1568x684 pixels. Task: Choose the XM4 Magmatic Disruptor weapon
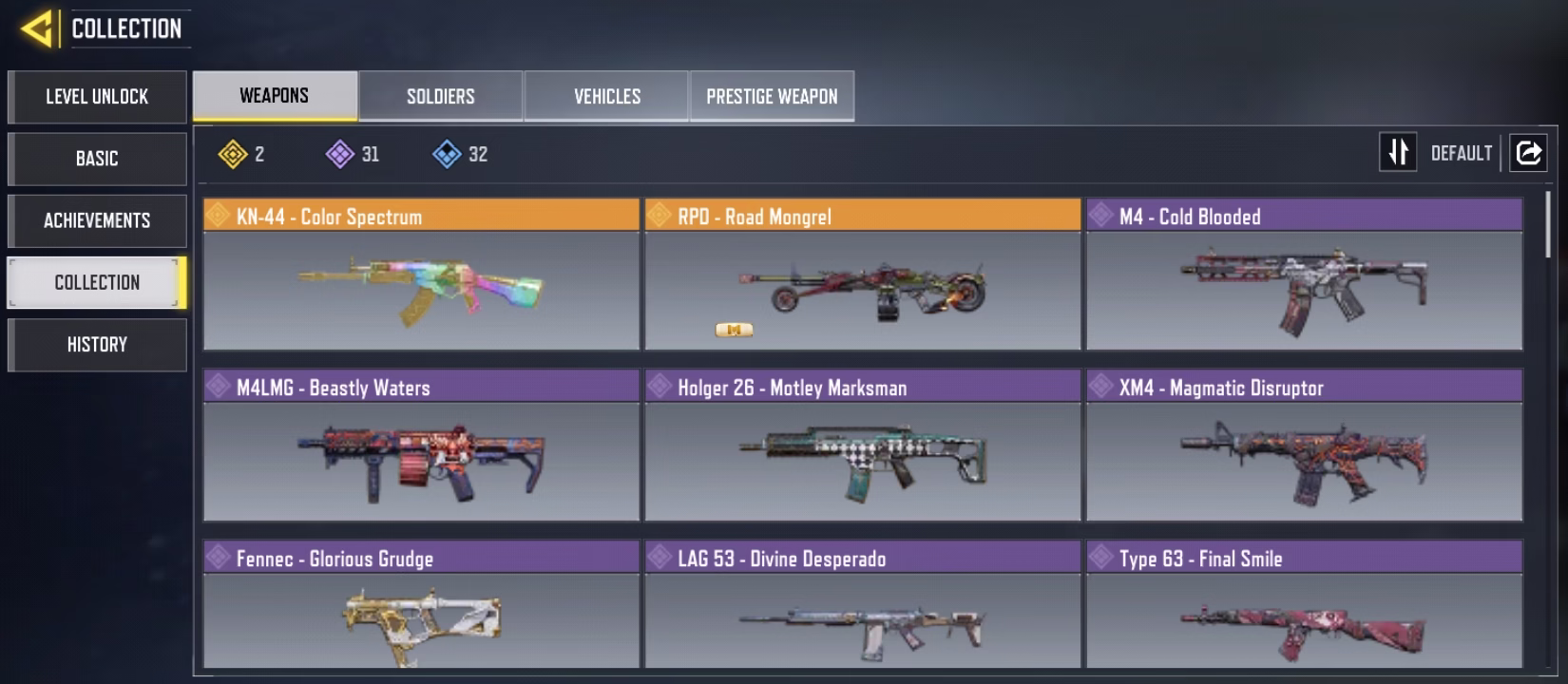(1304, 446)
